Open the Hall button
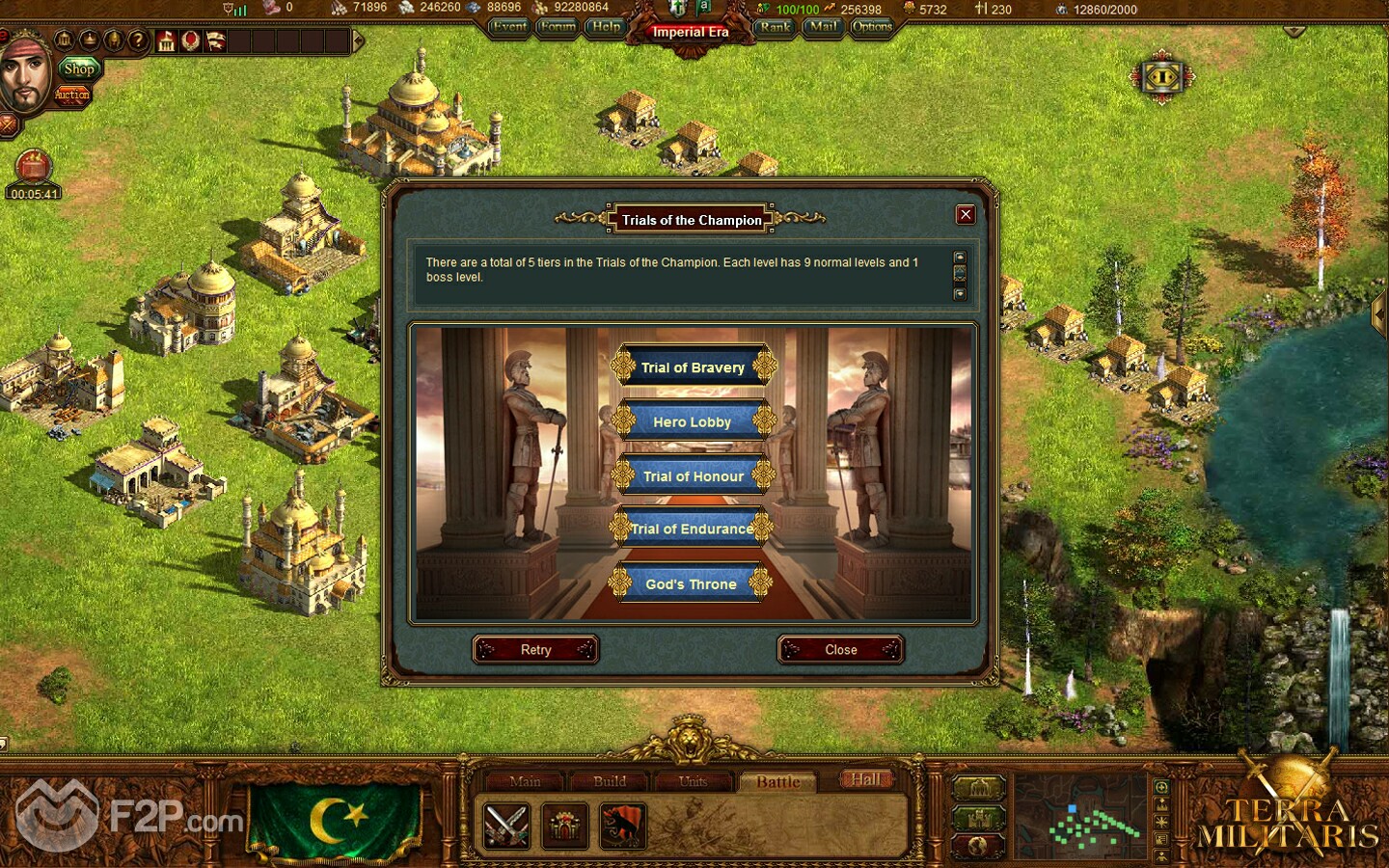This screenshot has width=1389, height=868. pos(865,779)
